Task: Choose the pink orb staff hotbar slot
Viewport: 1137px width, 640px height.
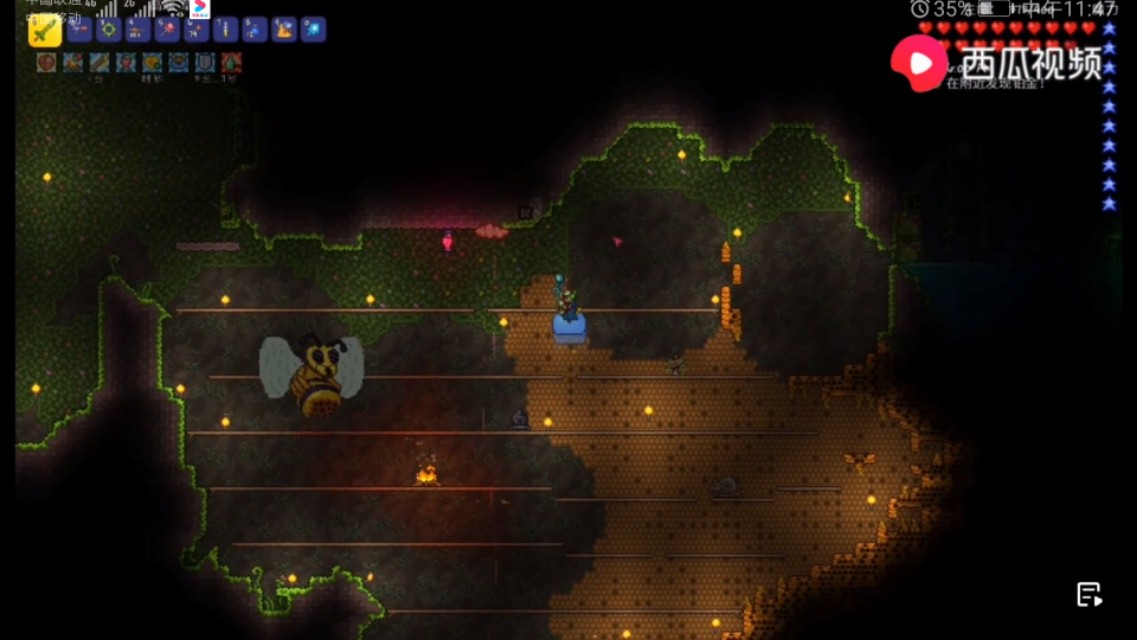Action: 166,30
